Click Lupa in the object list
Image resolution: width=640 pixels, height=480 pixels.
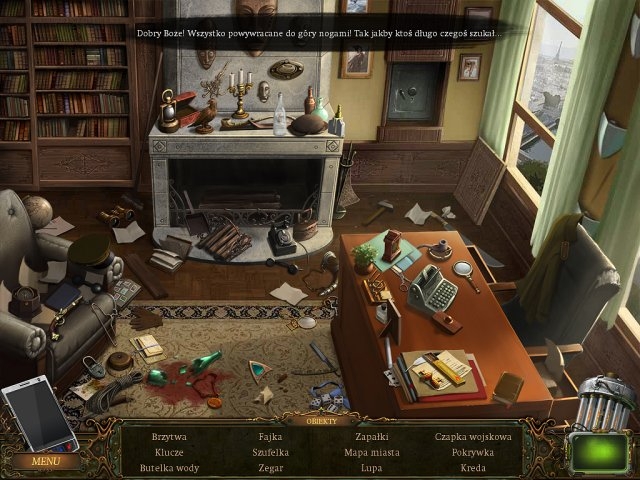372,467
